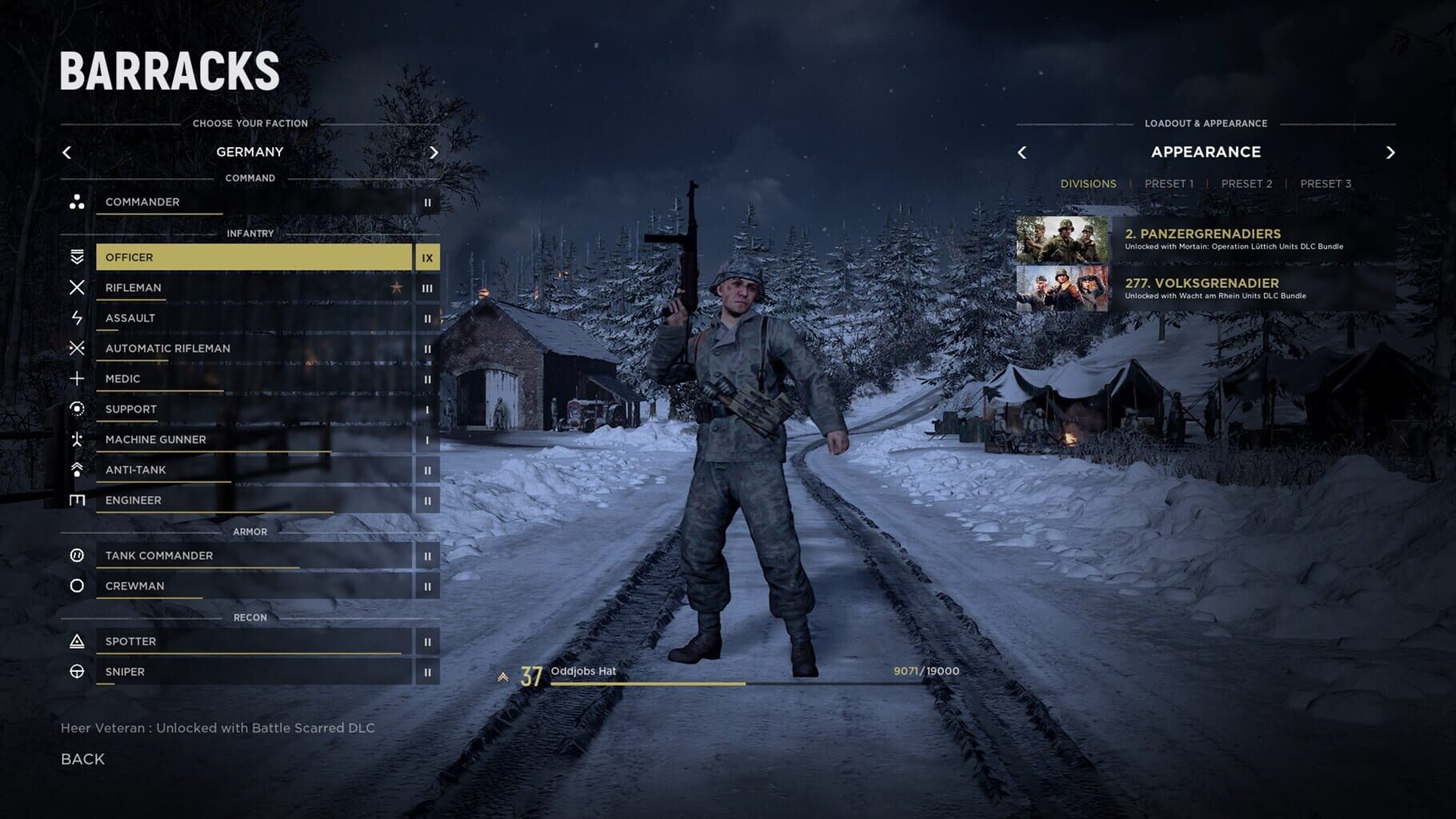Click the Sniper scope icon

(78, 672)
